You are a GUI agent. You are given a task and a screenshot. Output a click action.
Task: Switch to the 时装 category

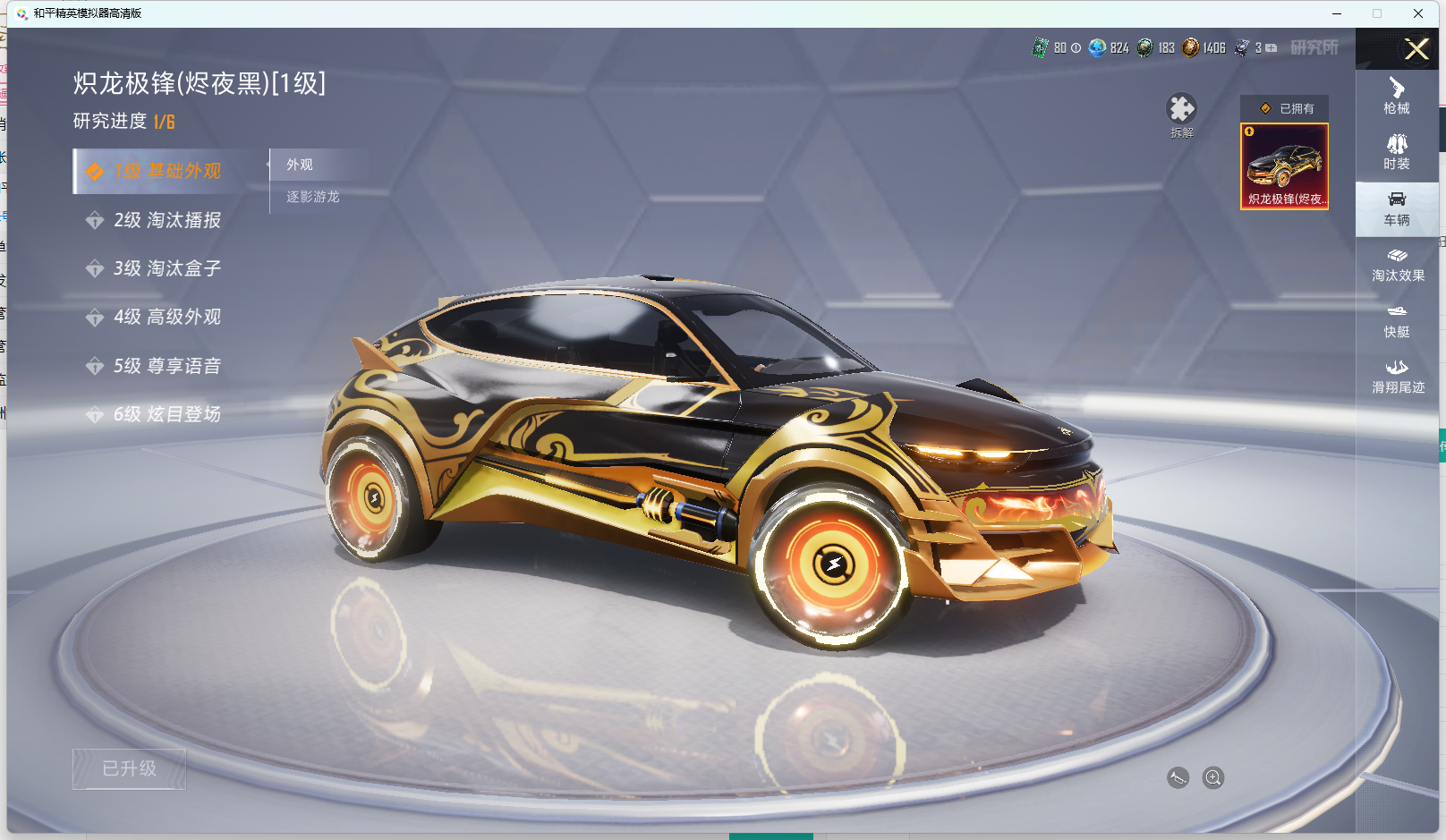coord(1397,152)
